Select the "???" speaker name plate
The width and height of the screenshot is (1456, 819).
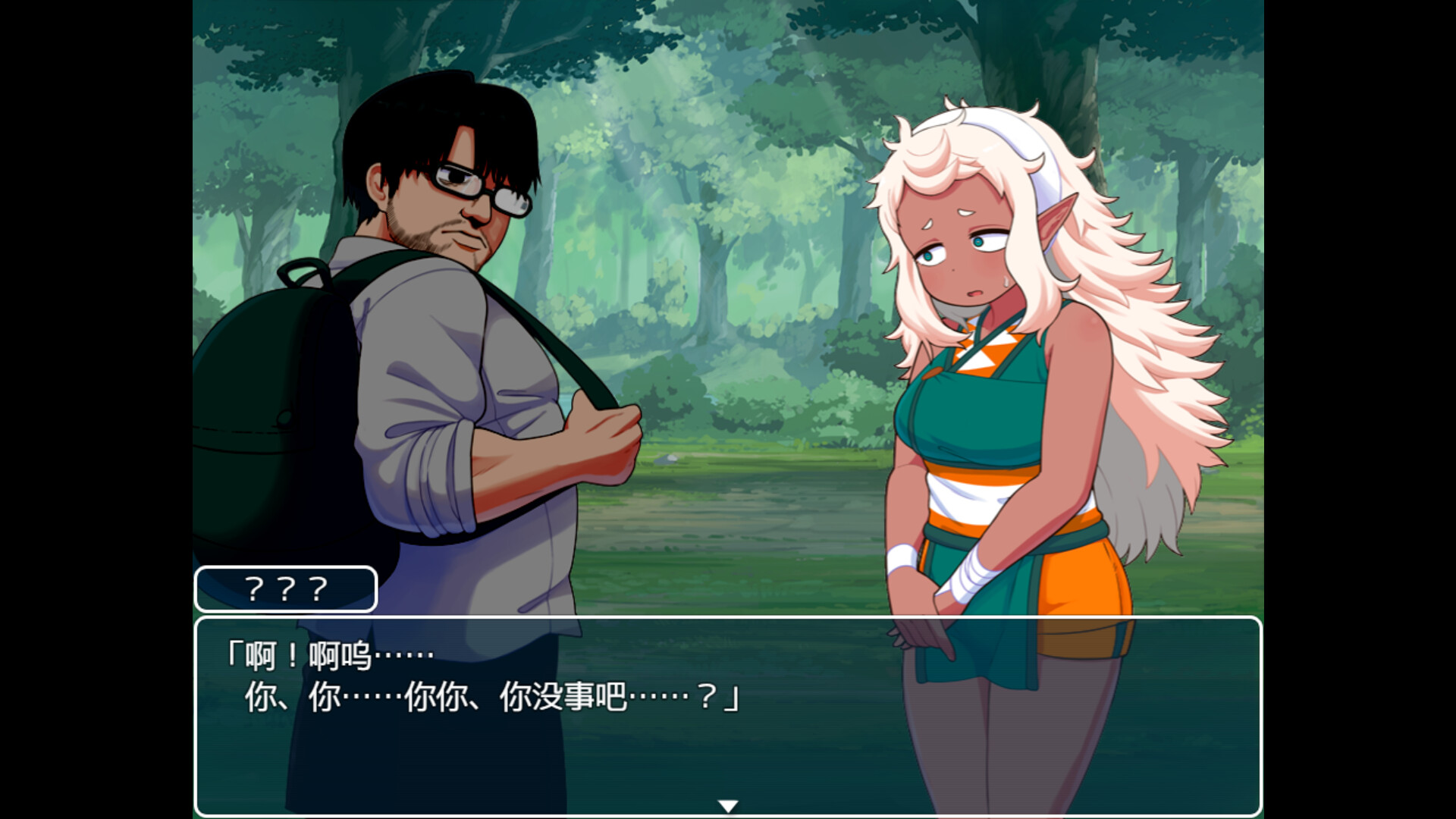(284, 588)
